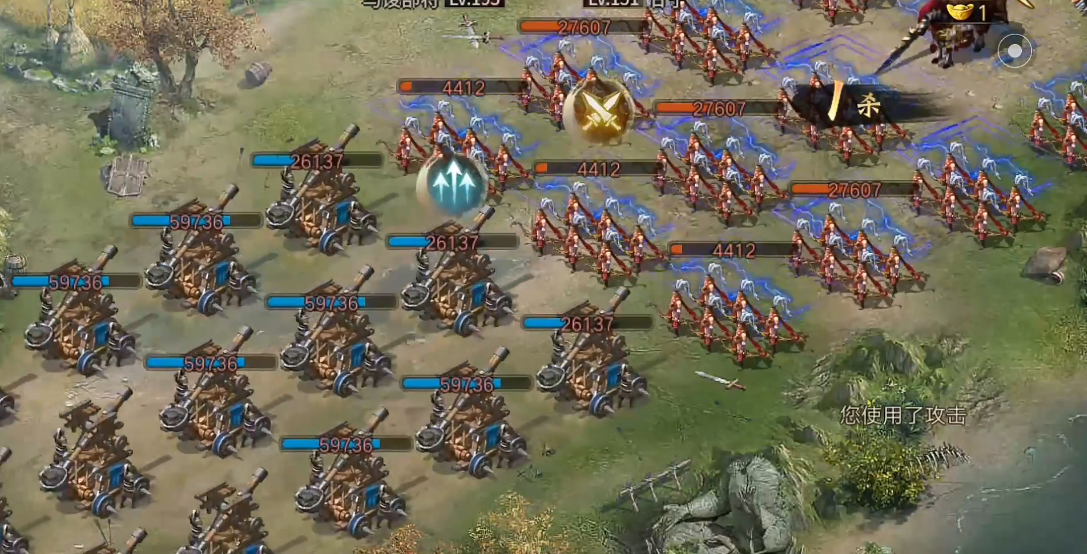The width and height of the screenshot is (1087, 554).
Task: Select the blue triple-arrow boost emblem
Action: coord(452,183)
